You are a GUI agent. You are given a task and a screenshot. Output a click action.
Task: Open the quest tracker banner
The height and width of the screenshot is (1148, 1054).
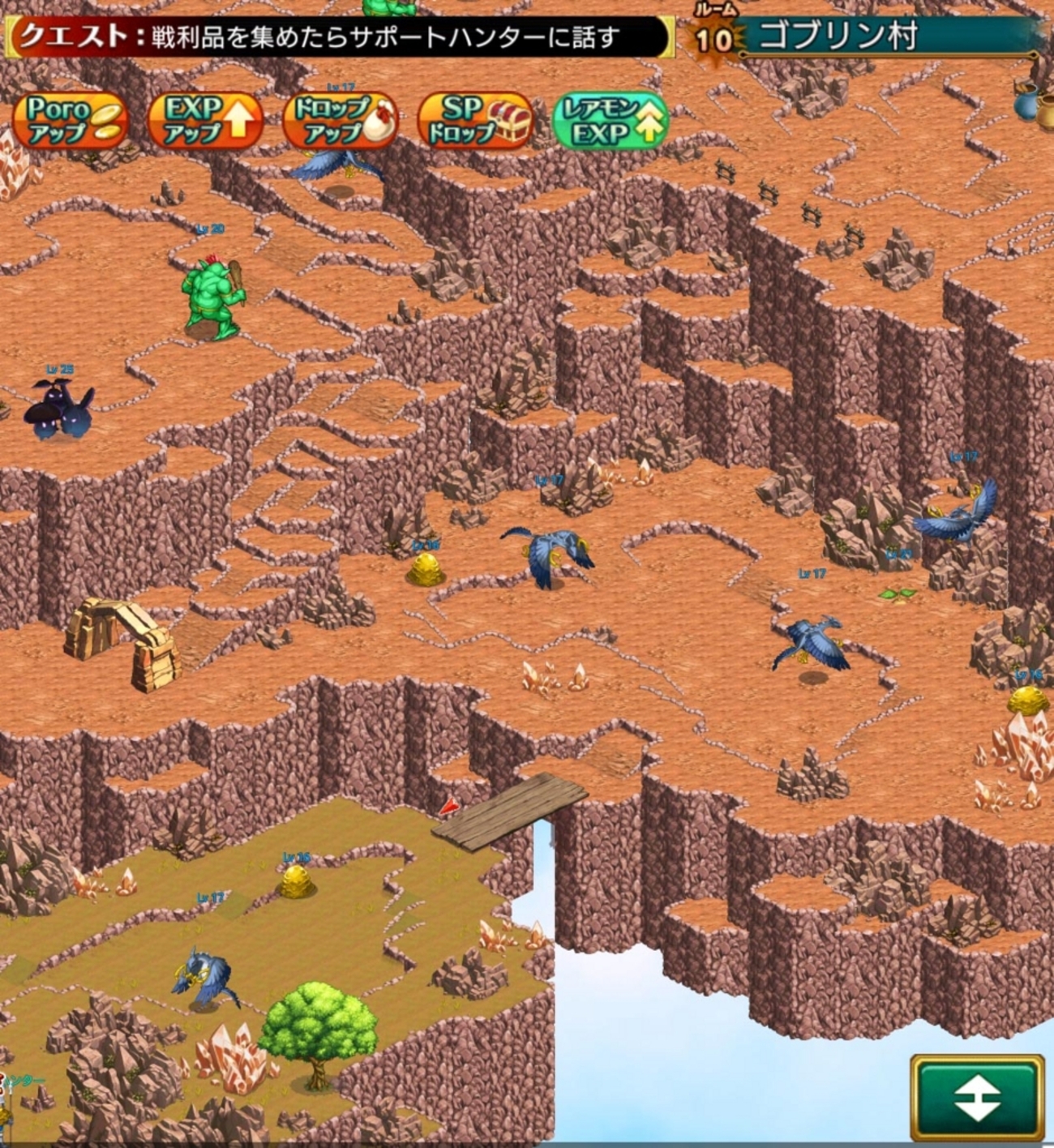[x=339, y=37]
